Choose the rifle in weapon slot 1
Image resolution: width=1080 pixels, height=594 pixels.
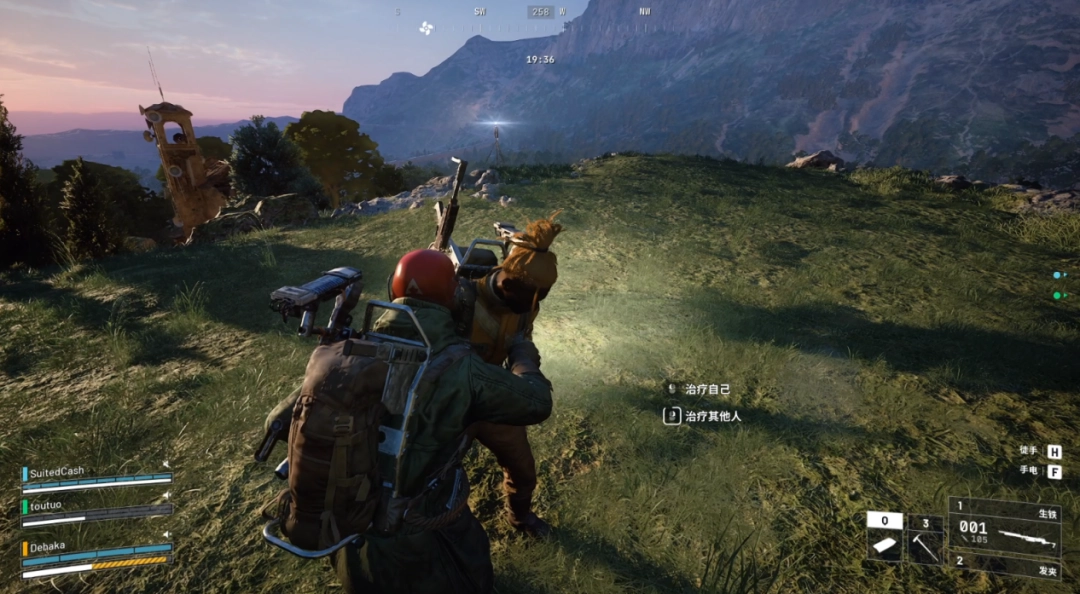coord(1004,529)
